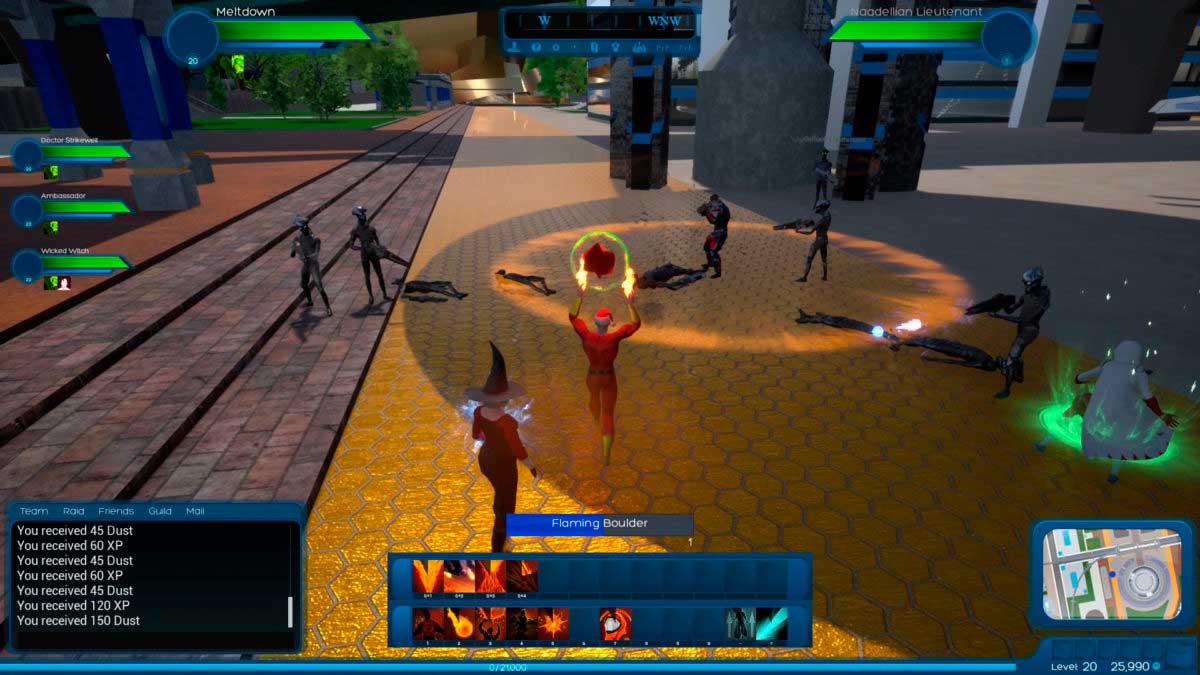Click the Meltdown player portrait
This screenshot has width=1200, height=675.
191,36
